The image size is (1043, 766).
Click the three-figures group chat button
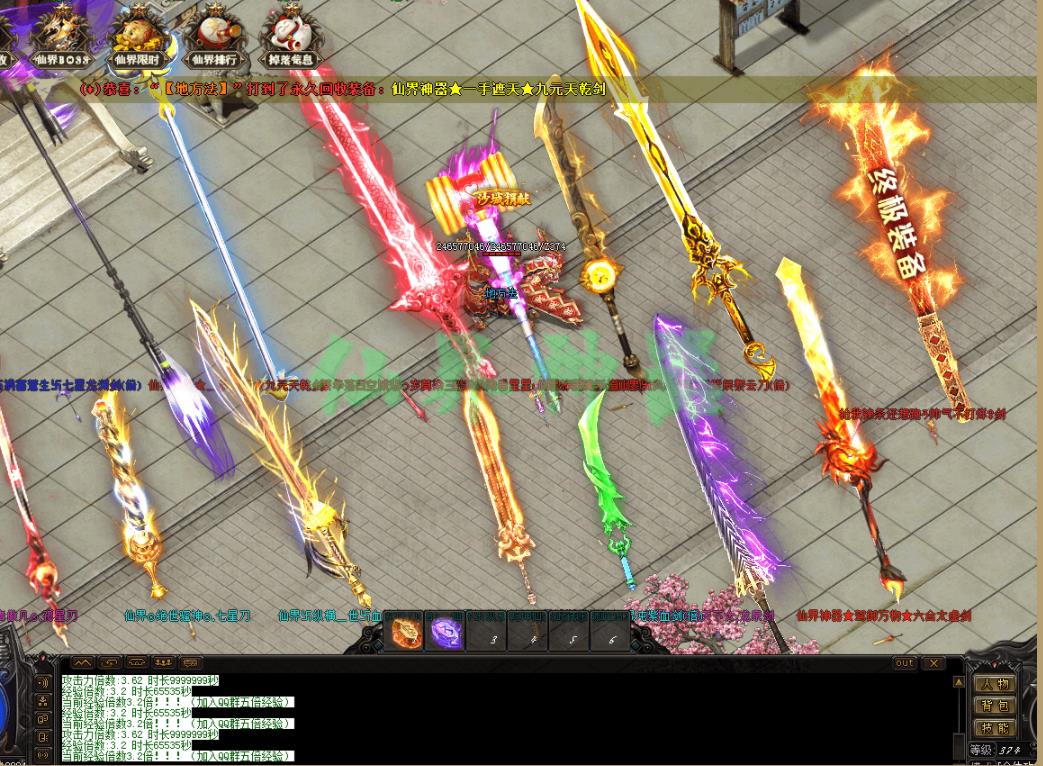163,663
